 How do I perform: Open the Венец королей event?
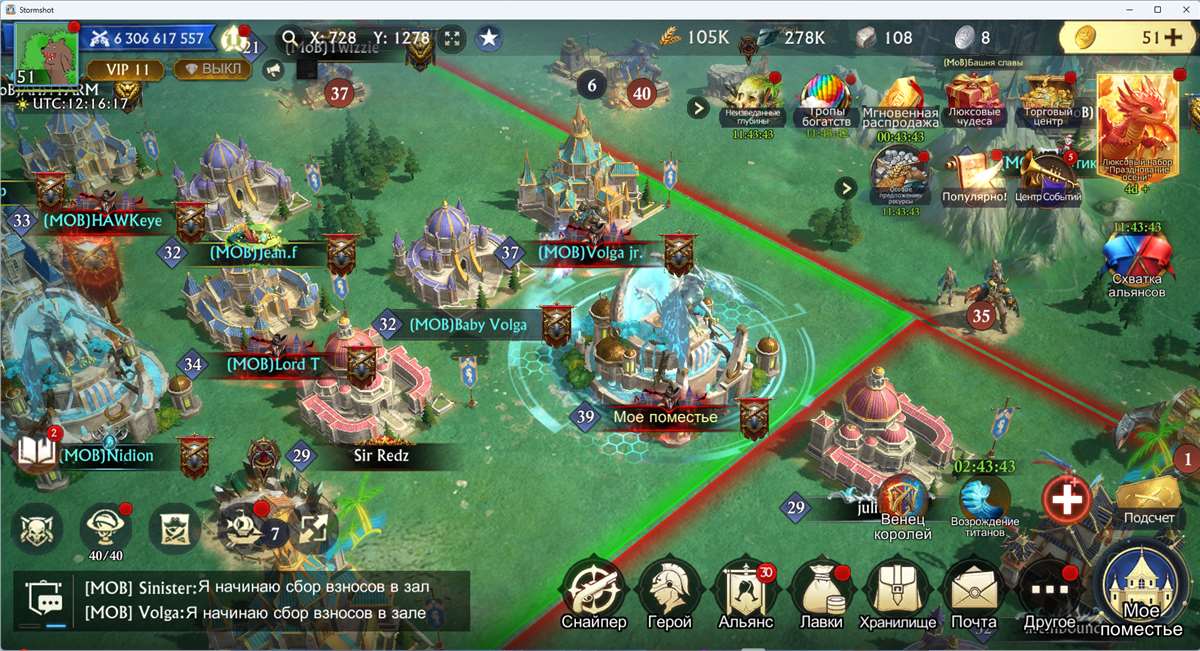905,508
